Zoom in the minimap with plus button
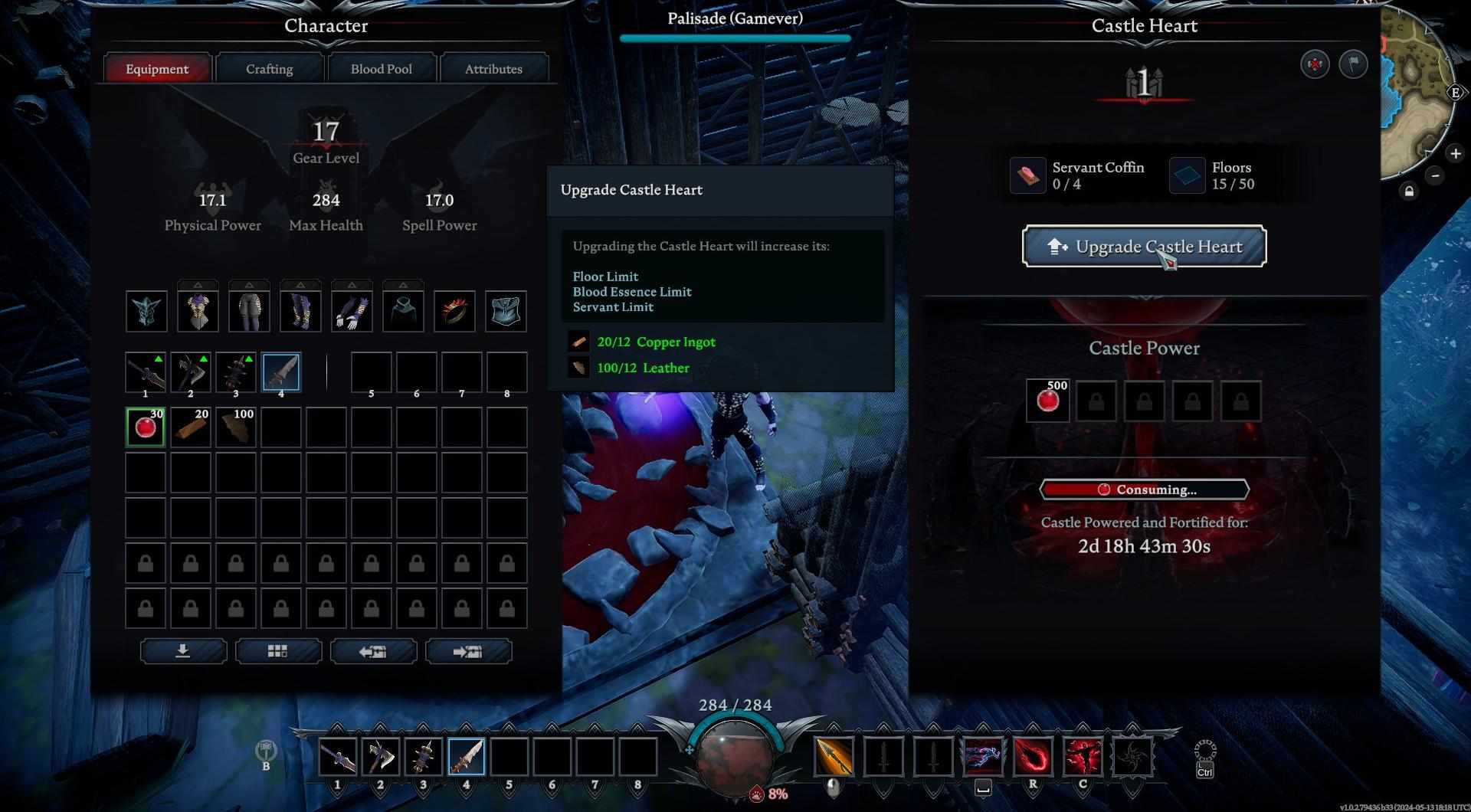Viewport: 1471px width, 812px height. [x=1455, y=154]
